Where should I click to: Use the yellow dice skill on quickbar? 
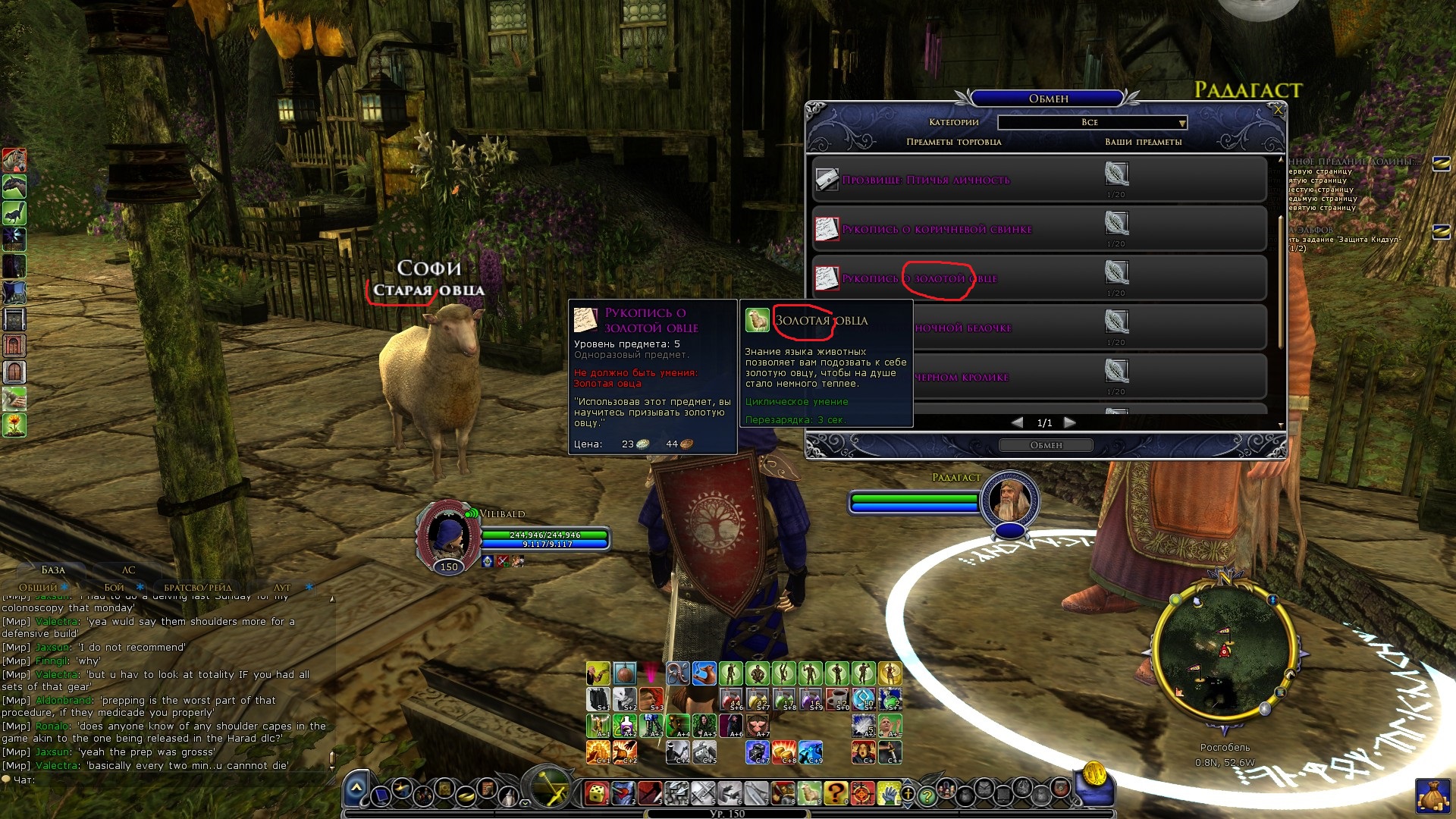pyautogui.click(x=597, y=793)
